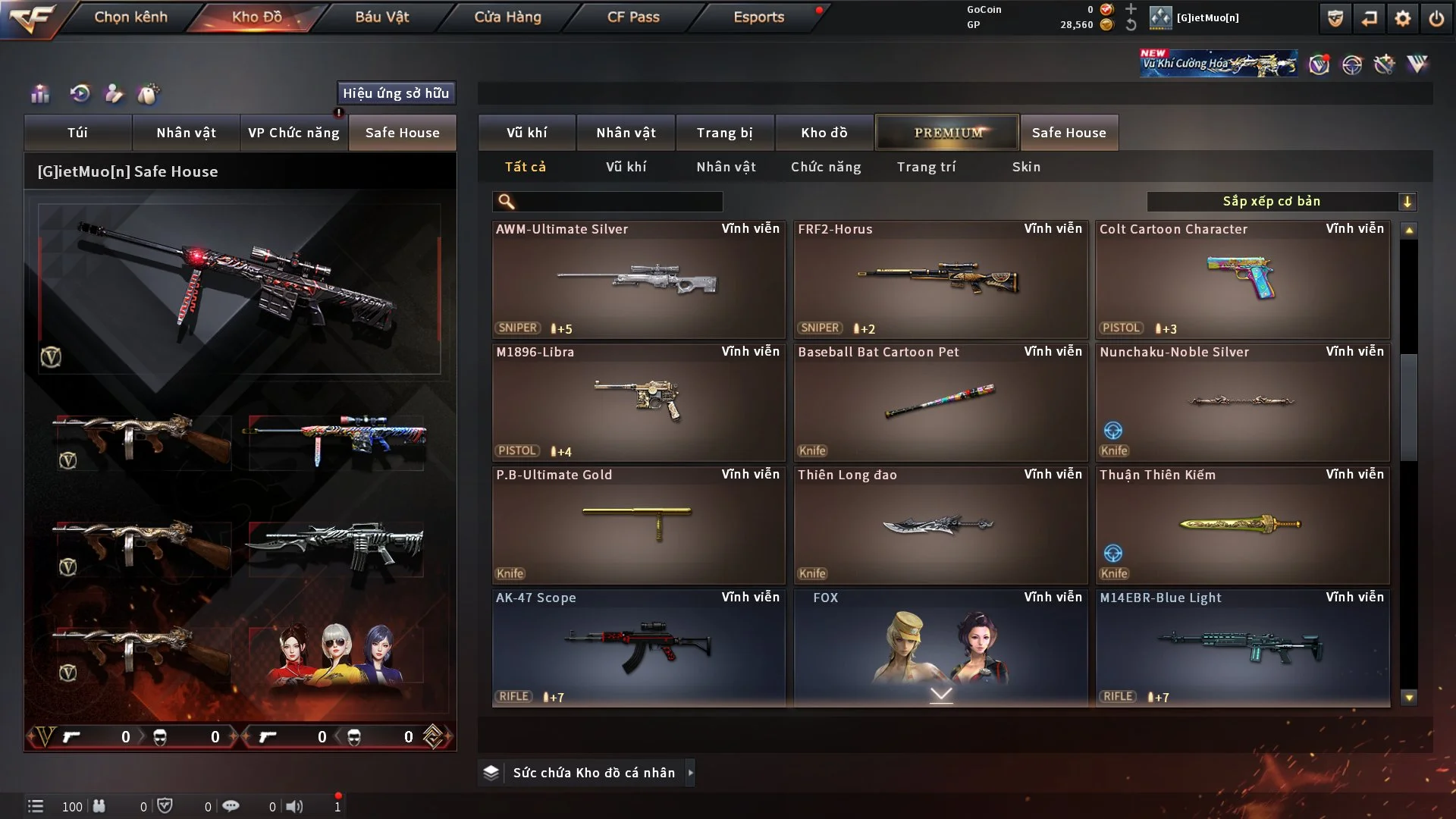Open the Esports menu

pos(758,17)
